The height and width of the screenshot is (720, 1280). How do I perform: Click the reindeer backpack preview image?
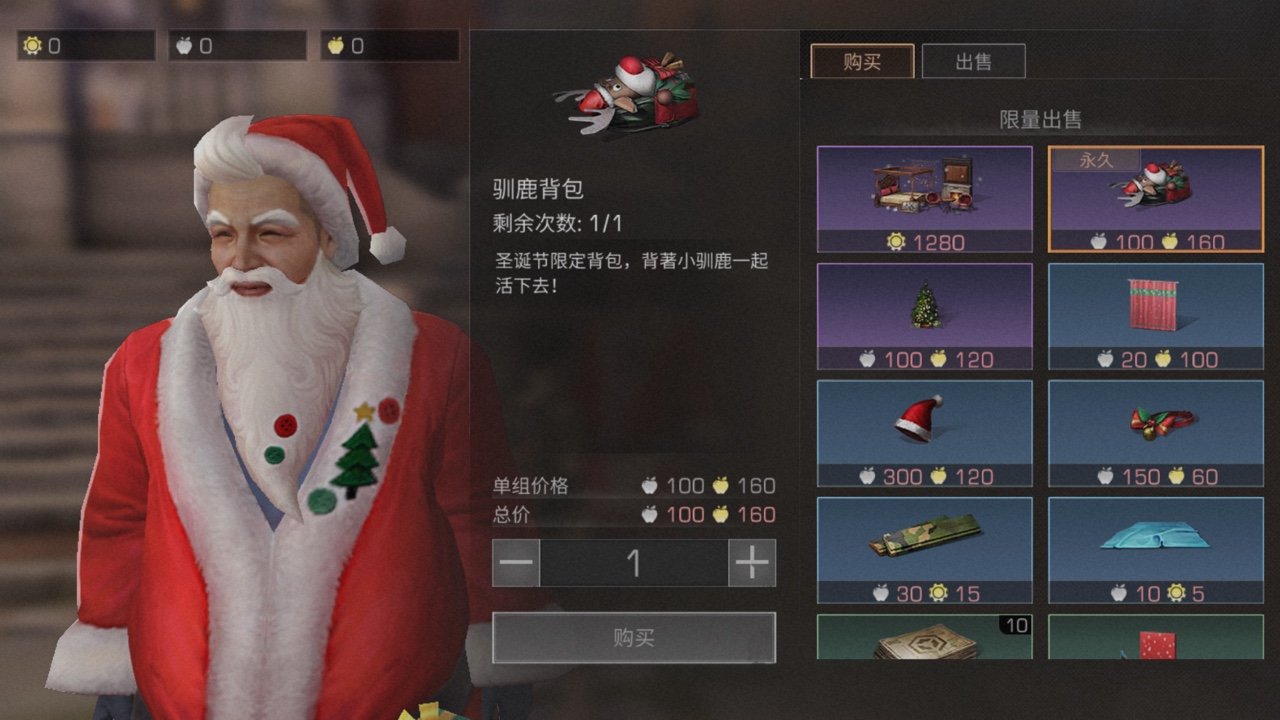(x=634, y=90)
